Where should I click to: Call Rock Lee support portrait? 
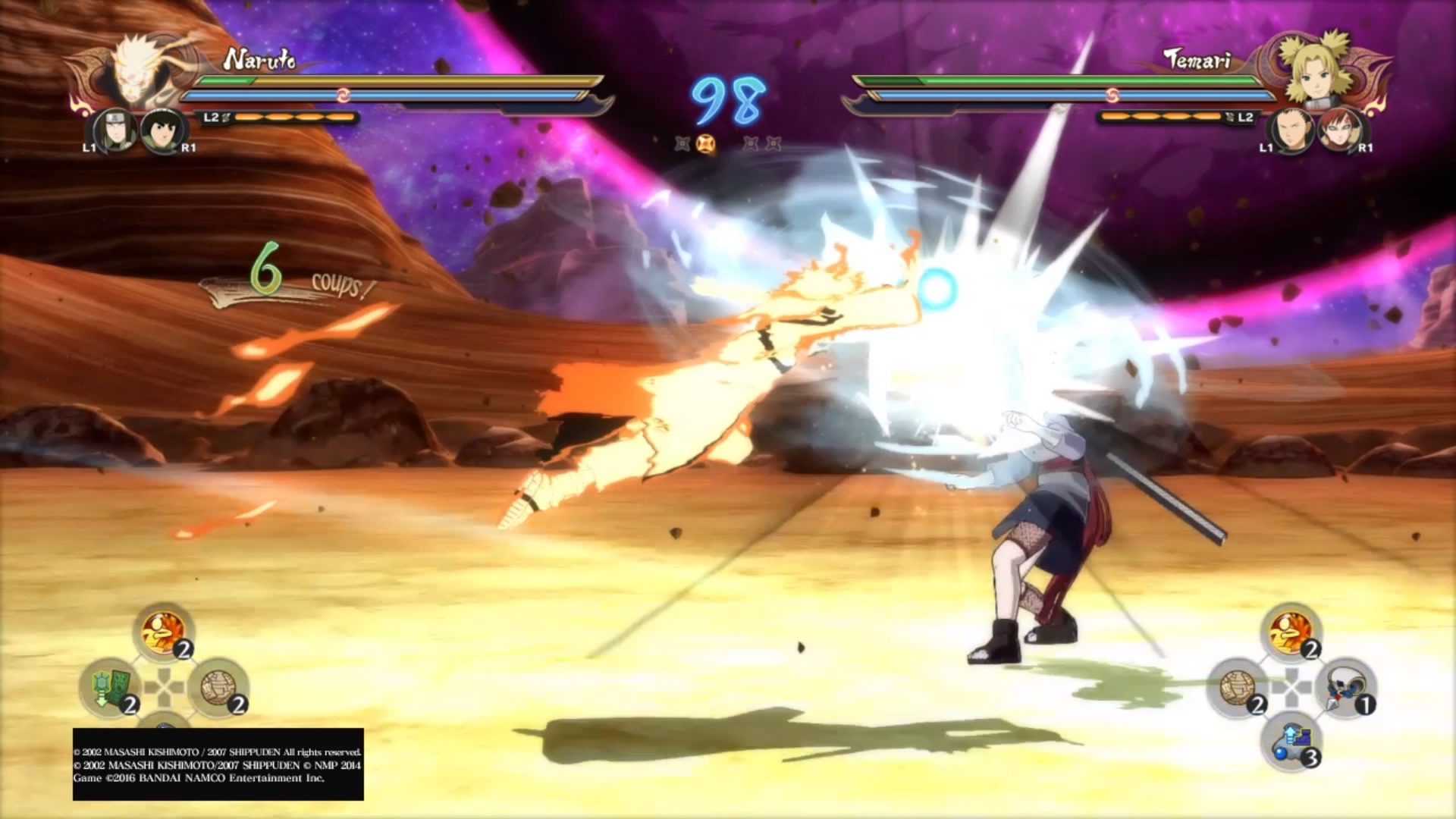pyautogui.click(x=162, y=130)
